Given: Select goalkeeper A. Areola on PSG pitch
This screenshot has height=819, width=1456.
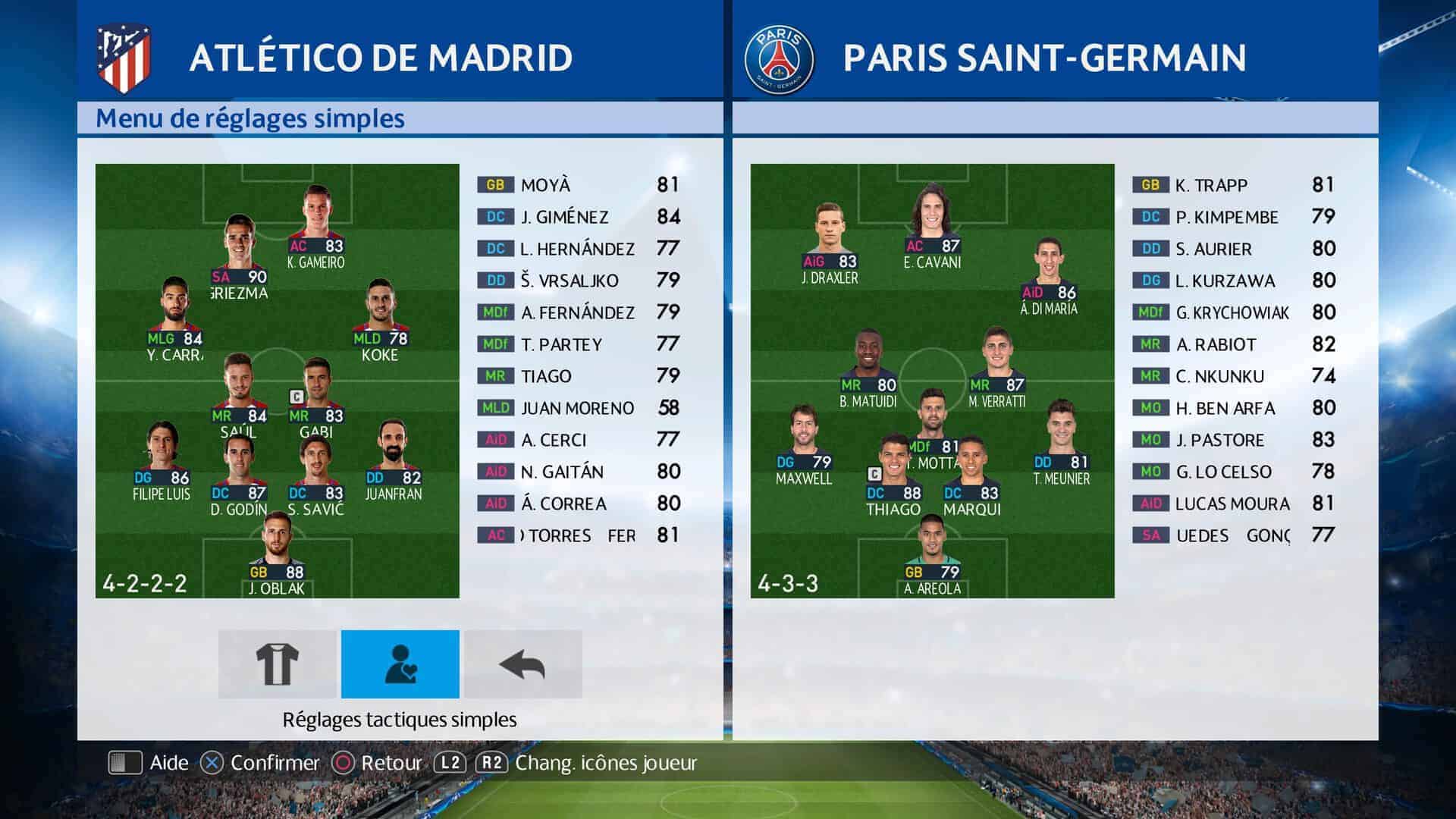Looking at the screenshot, I should click(932, 544).
